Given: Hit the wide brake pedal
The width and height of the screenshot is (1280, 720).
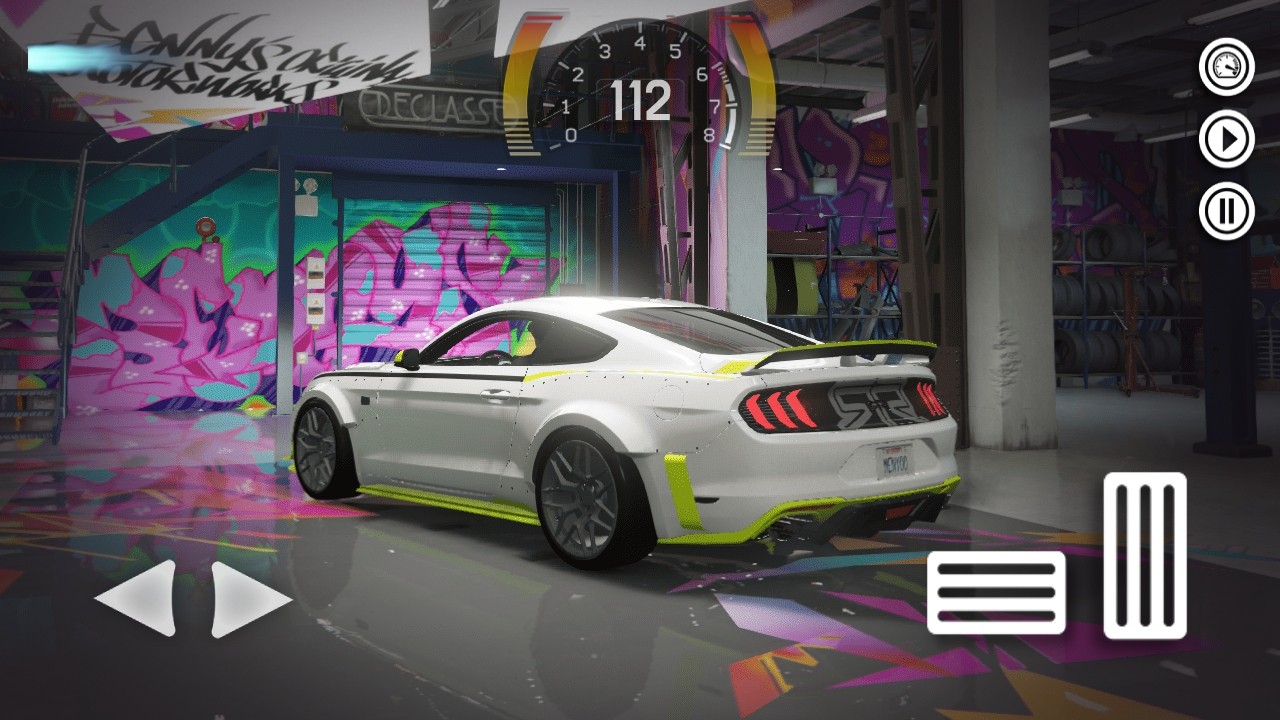Looking at the screenshot, I should click(x=996, y=592).
